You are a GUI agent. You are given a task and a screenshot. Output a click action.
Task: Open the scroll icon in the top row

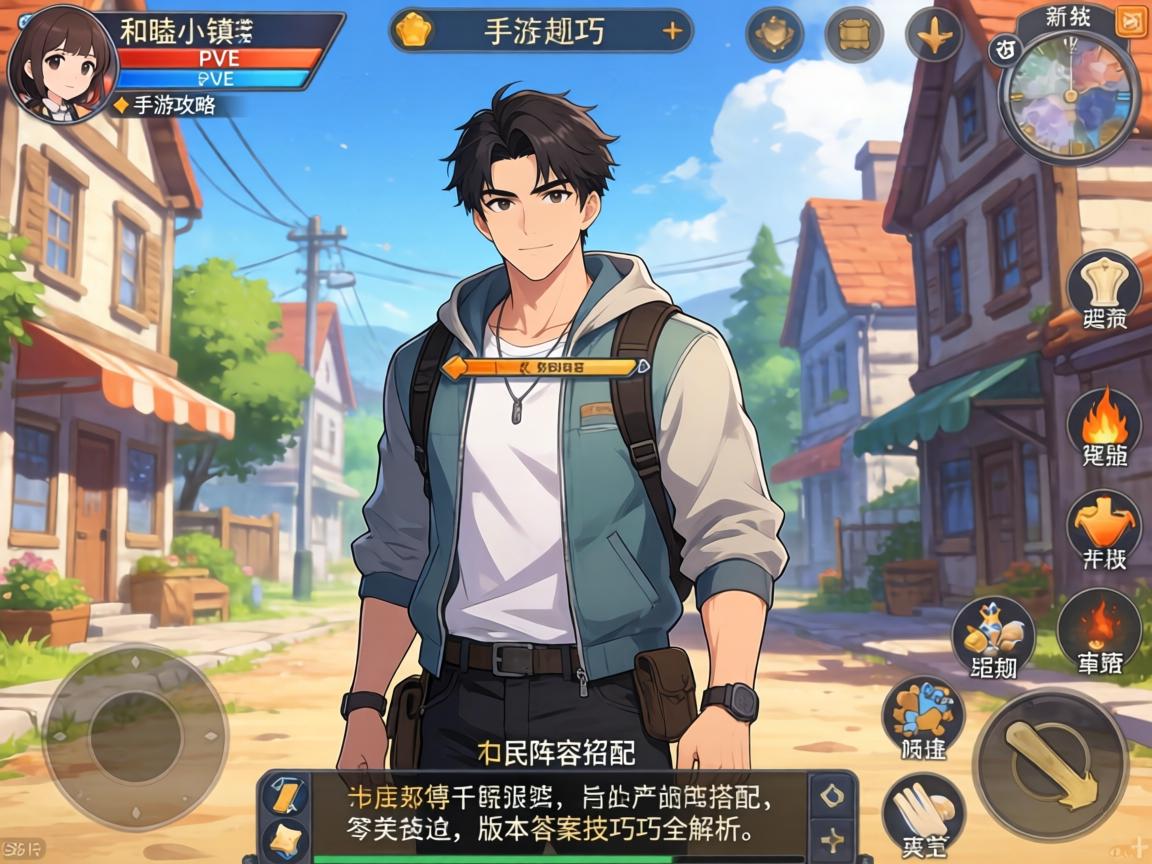click(853, 35)
